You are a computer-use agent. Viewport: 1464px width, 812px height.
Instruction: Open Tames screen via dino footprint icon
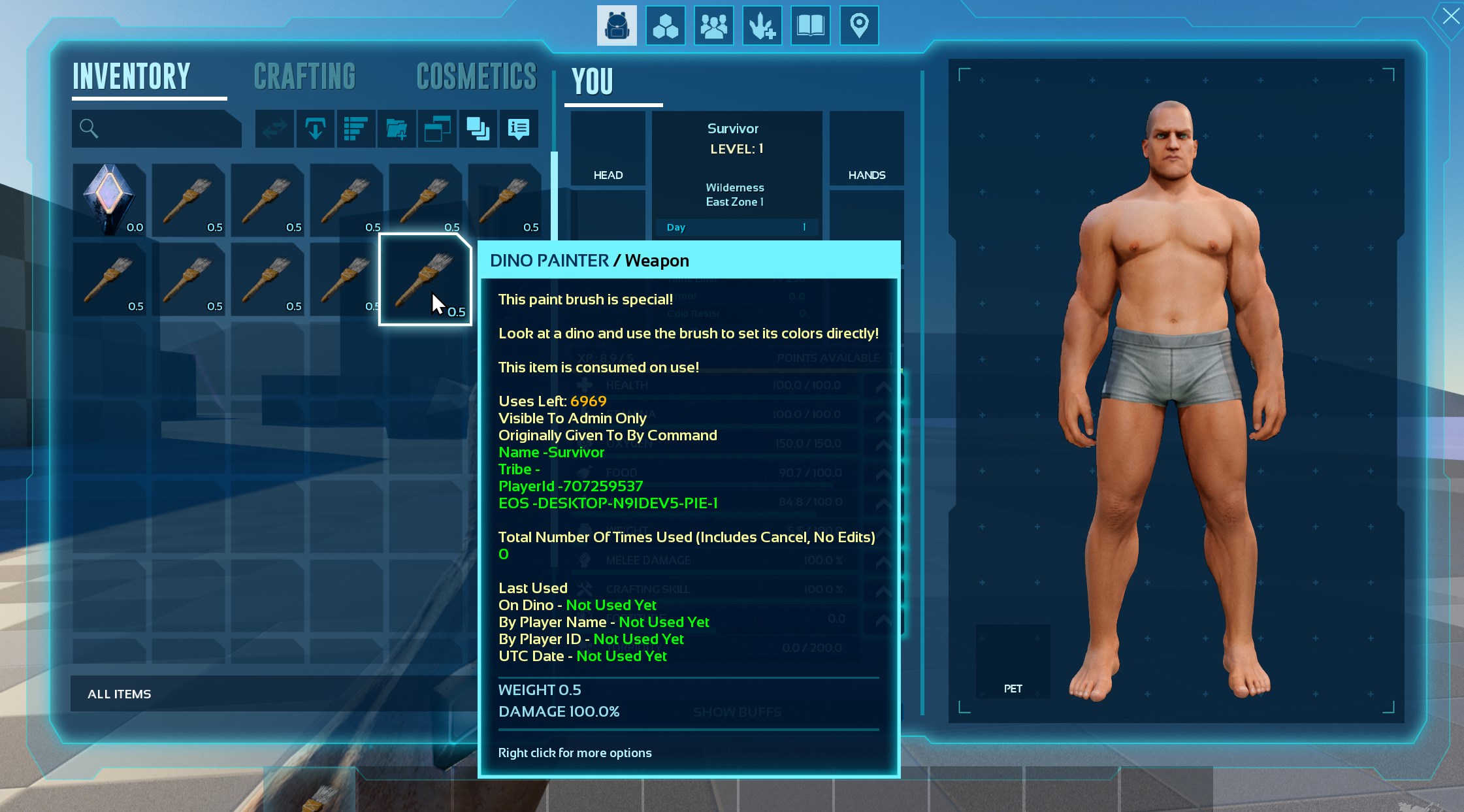[x=762, y=25]
